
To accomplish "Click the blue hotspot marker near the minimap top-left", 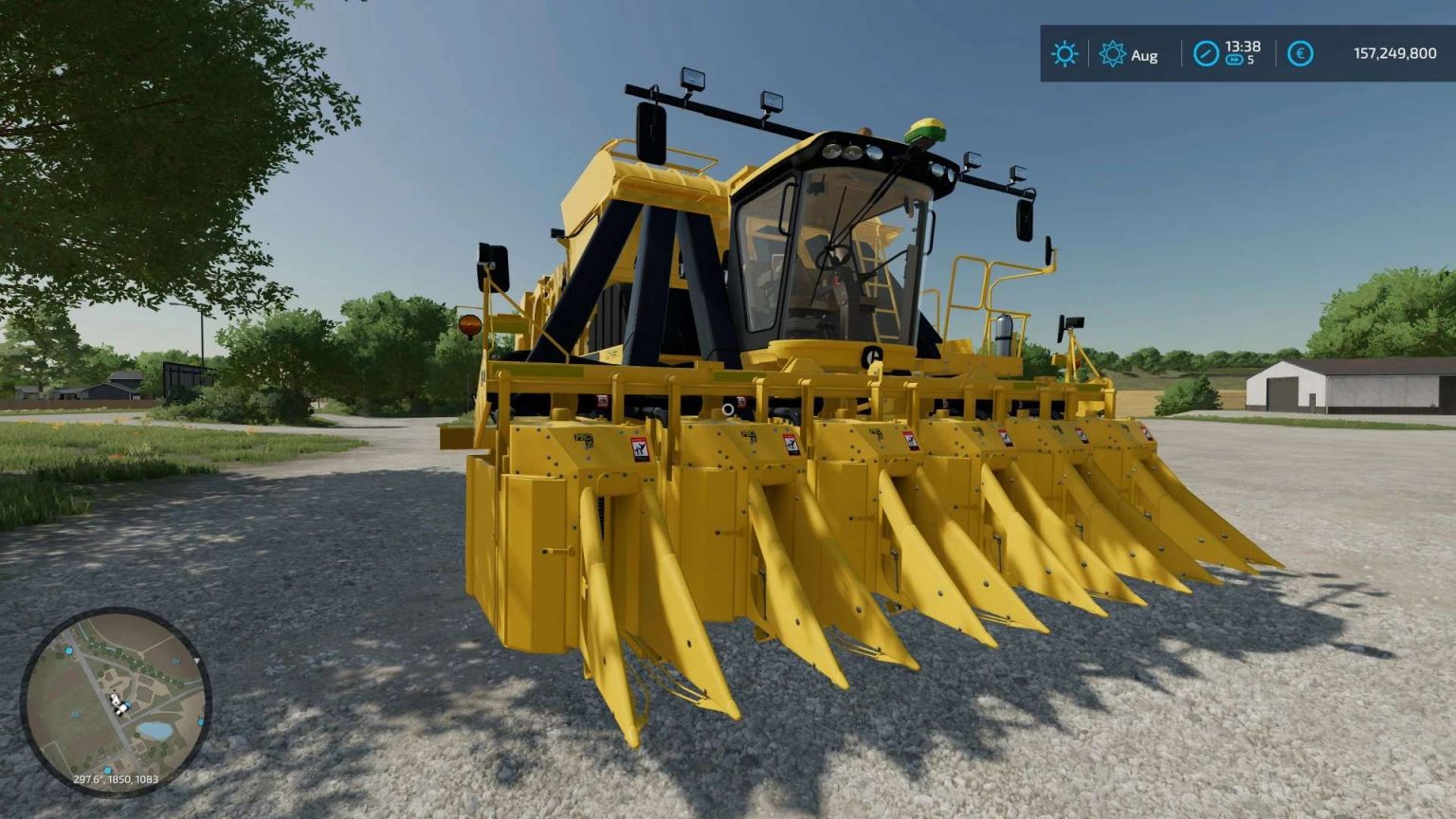I will [x=68, y=650].
